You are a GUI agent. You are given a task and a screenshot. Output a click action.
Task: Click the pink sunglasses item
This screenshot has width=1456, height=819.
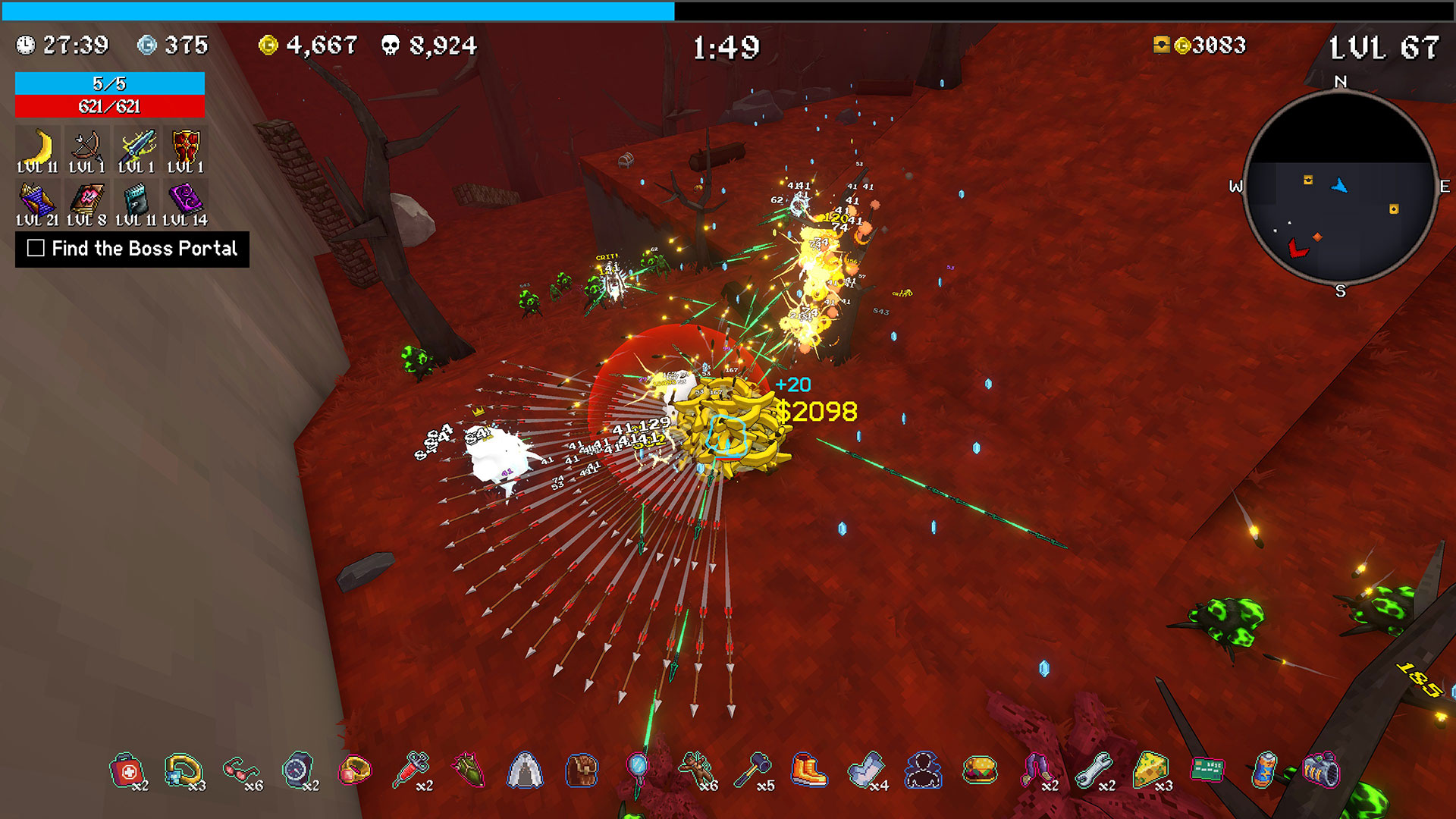tap(240, 771)
